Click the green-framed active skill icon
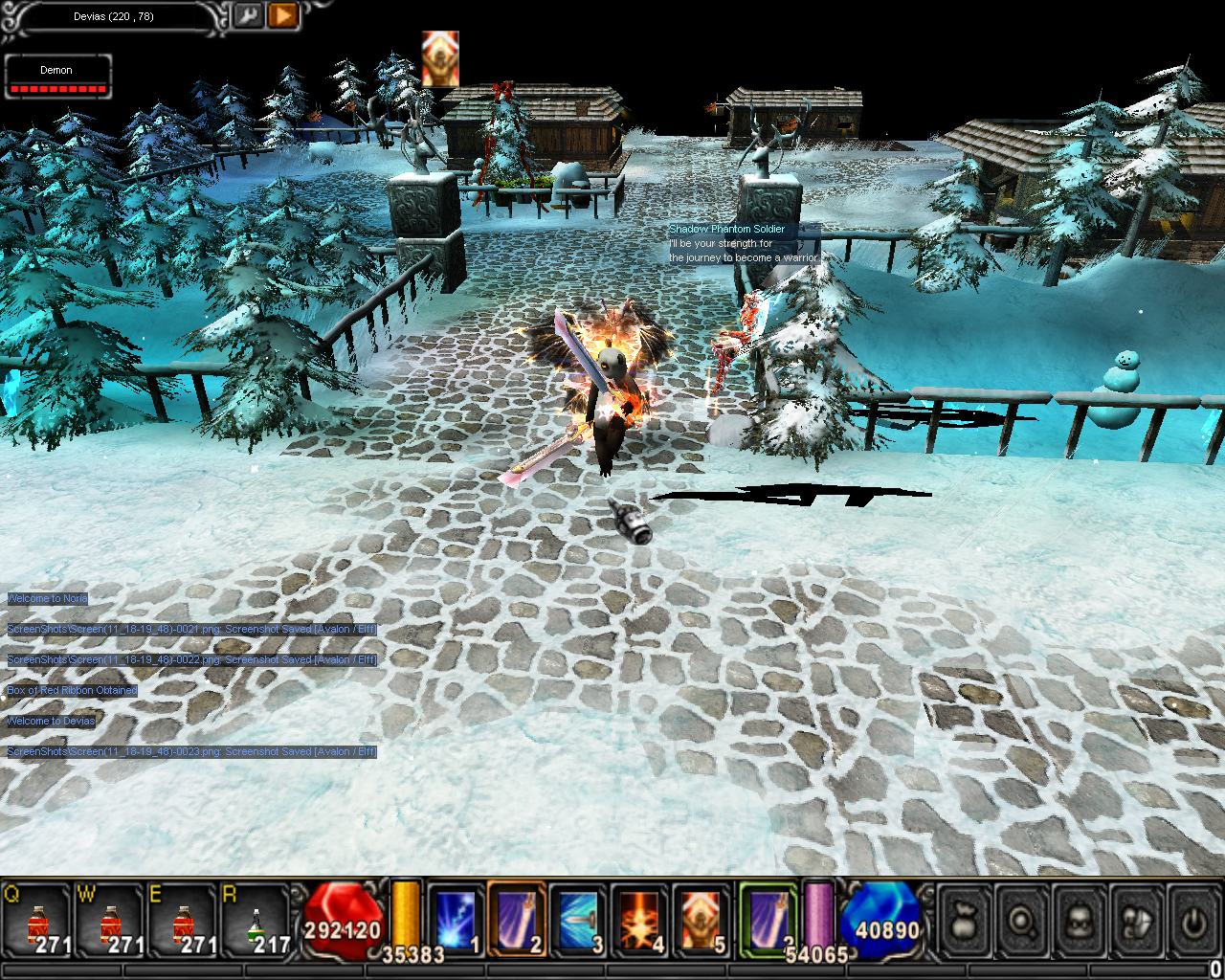 pos(768,921)
